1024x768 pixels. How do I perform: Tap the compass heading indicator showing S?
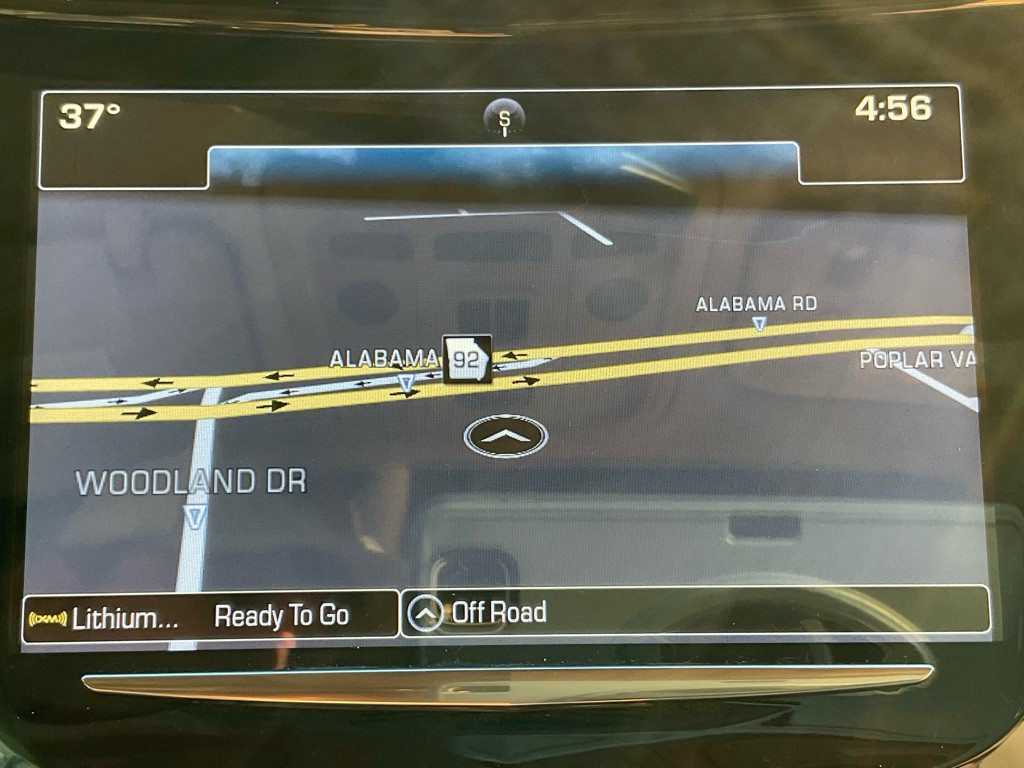(505, 119)
